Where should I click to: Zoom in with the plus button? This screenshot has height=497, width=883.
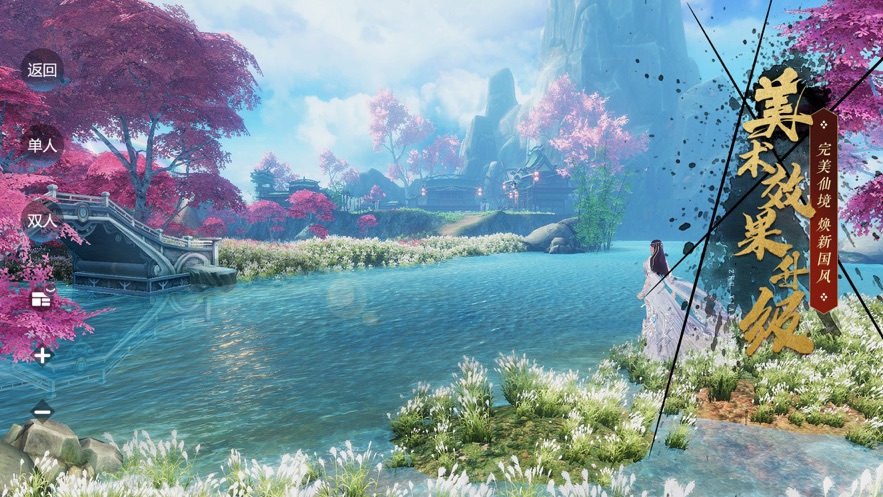coord(42,355)
